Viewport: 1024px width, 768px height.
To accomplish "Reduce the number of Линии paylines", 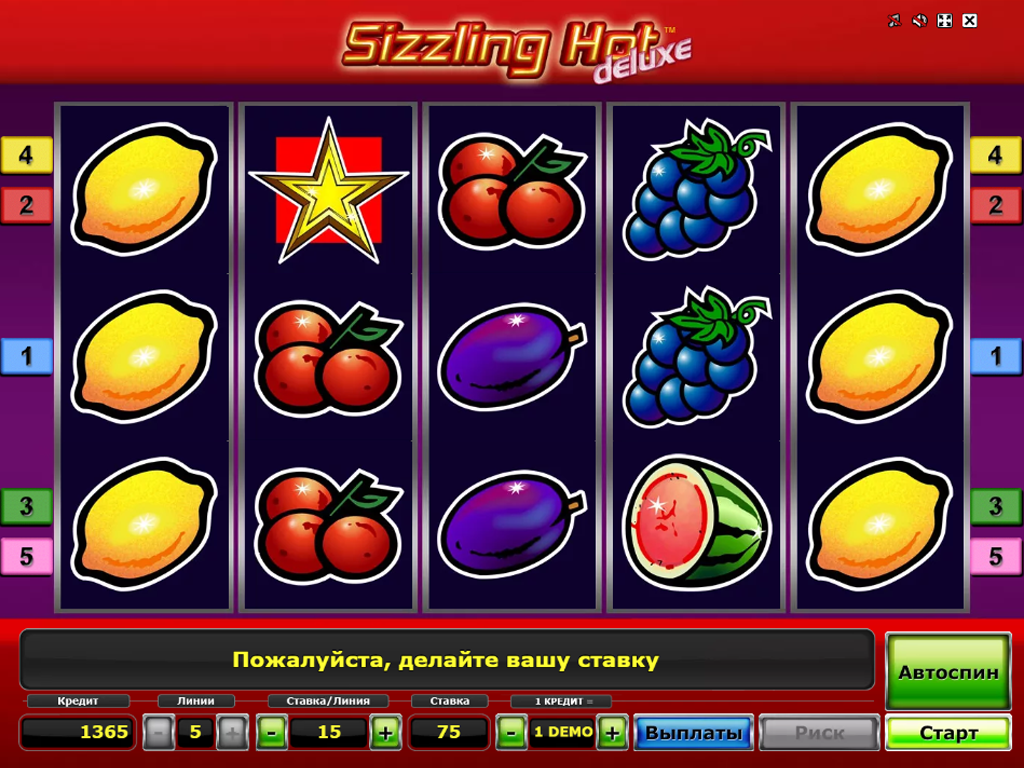I will (158, 733).
